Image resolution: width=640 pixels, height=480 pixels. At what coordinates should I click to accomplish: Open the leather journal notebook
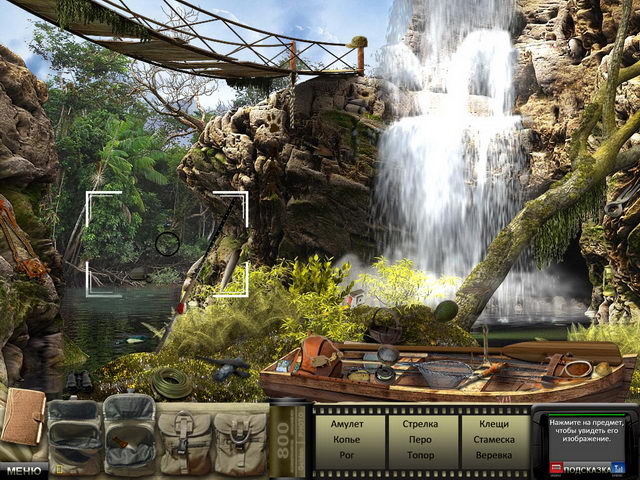pyautogui.click(x=22, y=418)
